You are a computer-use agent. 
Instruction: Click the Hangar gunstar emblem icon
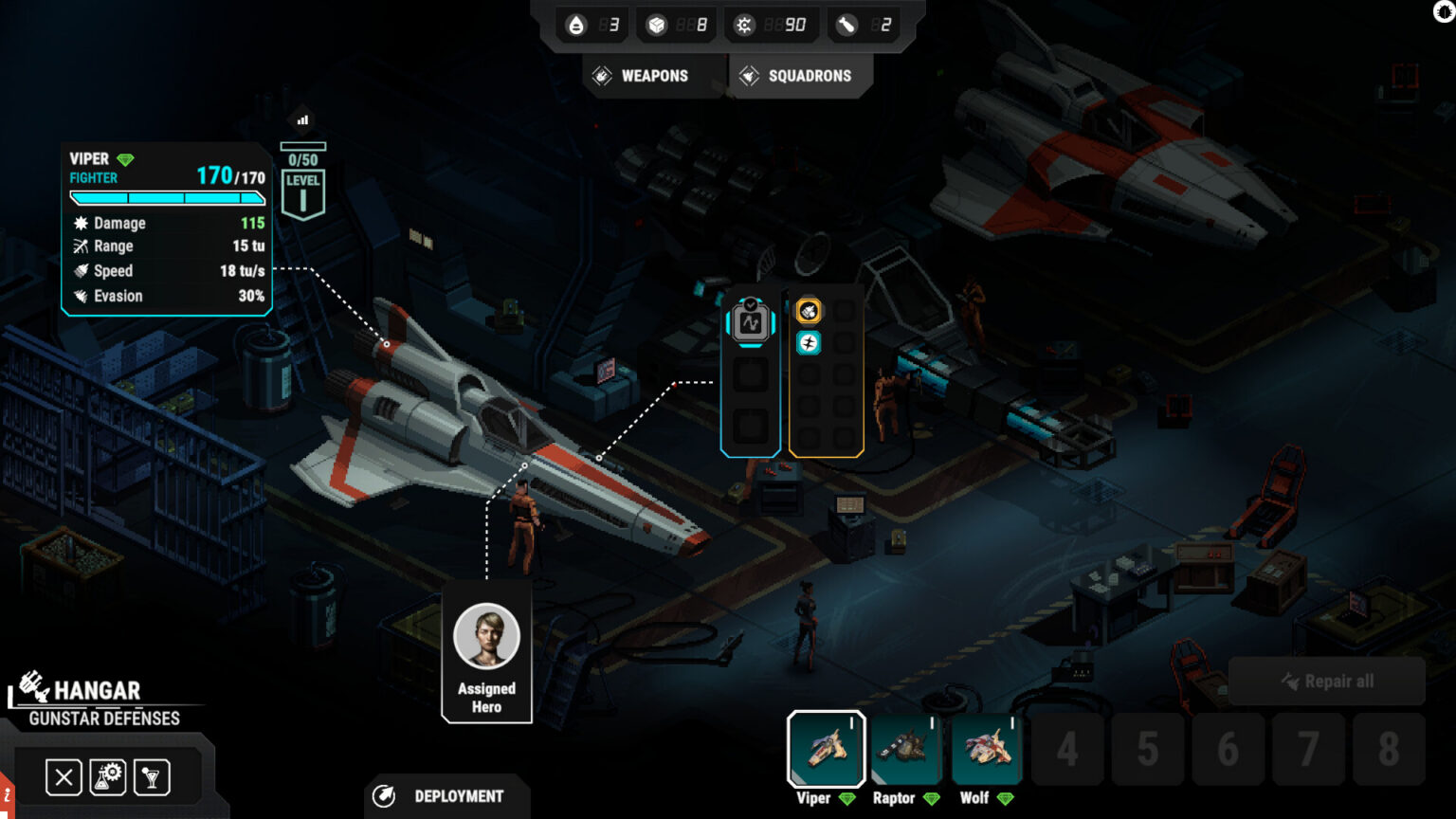click(31, 684)
